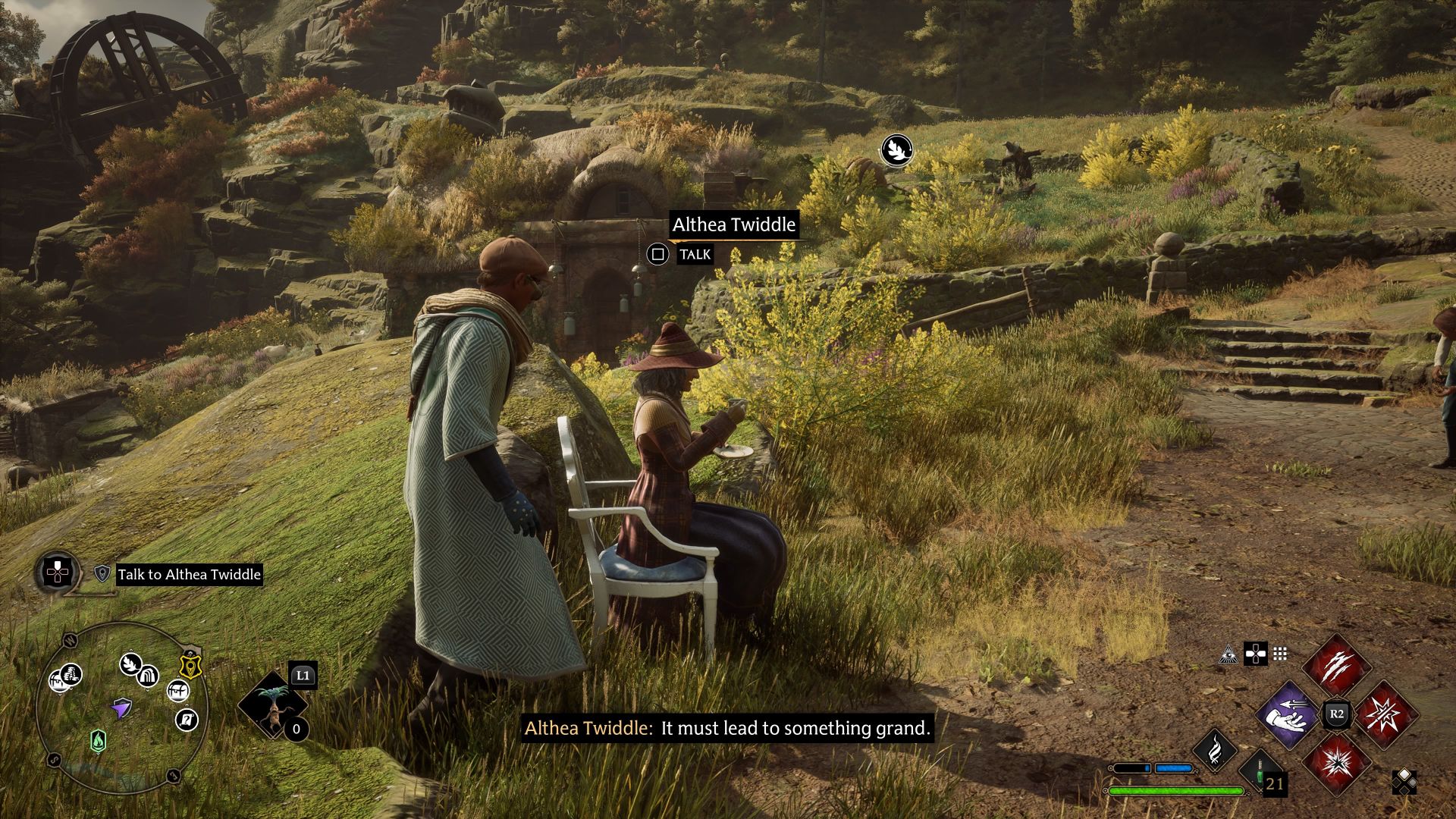Viewport: 1456px width, 819px height.
Task: Click the purple player arrow on minimap
Action: click(121, 709)
